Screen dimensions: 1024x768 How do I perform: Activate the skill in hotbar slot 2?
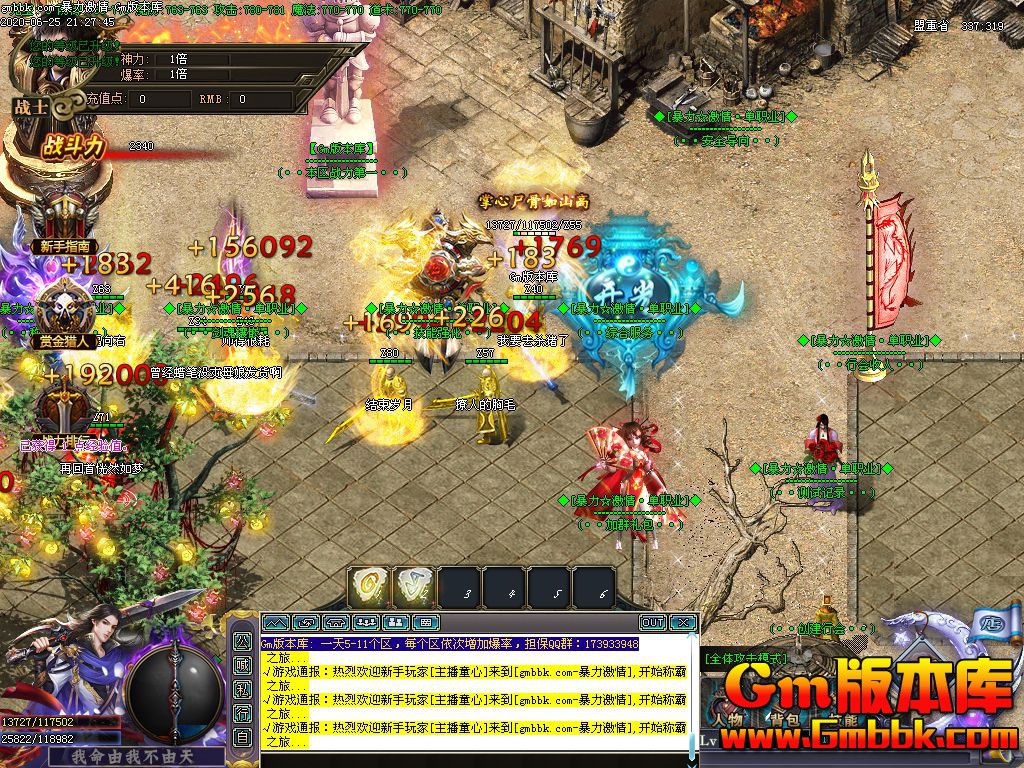tap(412, 587)
